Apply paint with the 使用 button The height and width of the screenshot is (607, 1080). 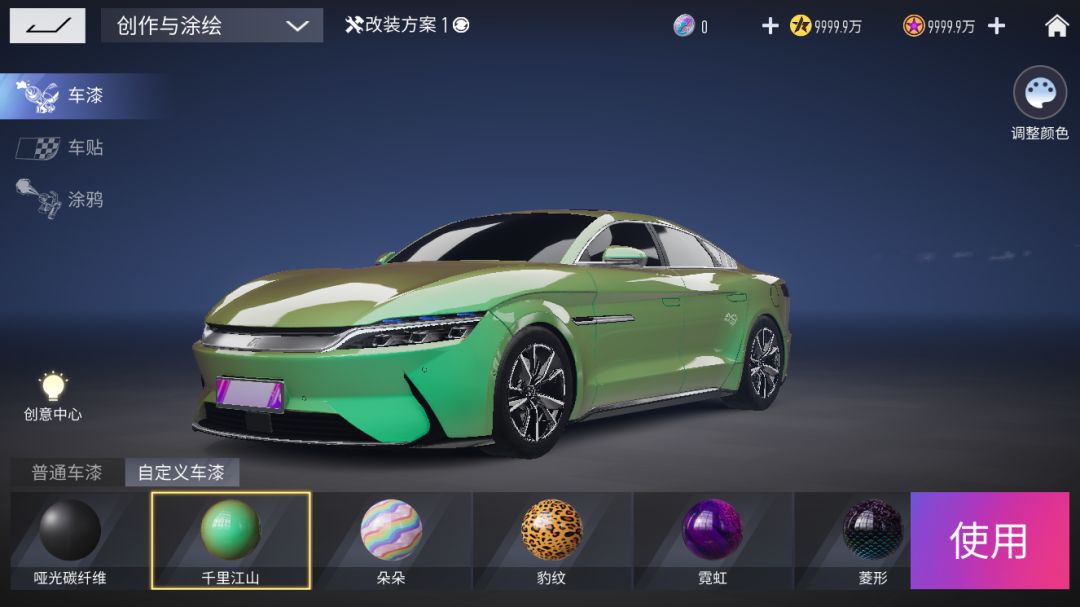pos(989,540)
